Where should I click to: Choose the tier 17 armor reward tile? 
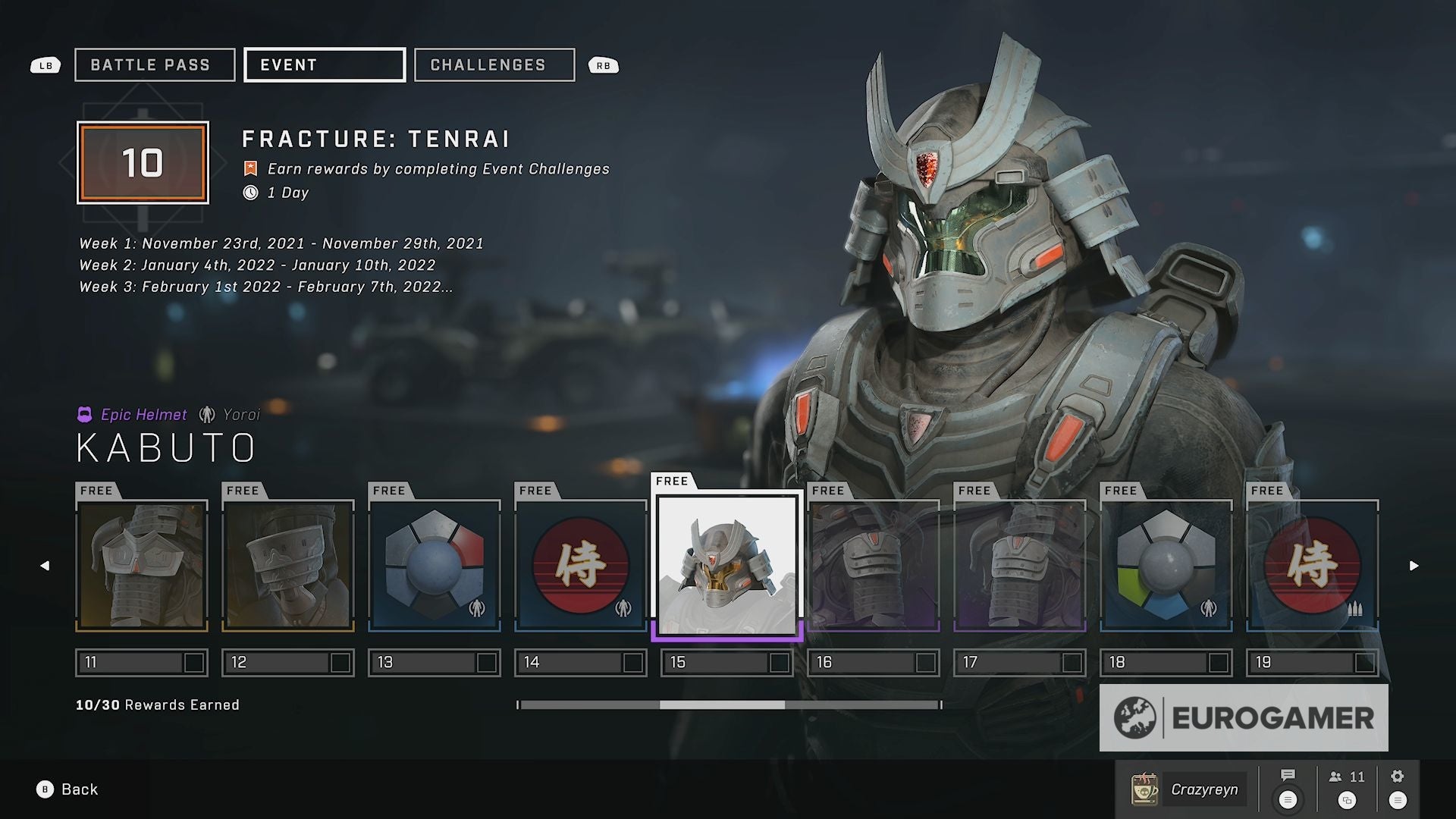click(x=1020, y=566)
